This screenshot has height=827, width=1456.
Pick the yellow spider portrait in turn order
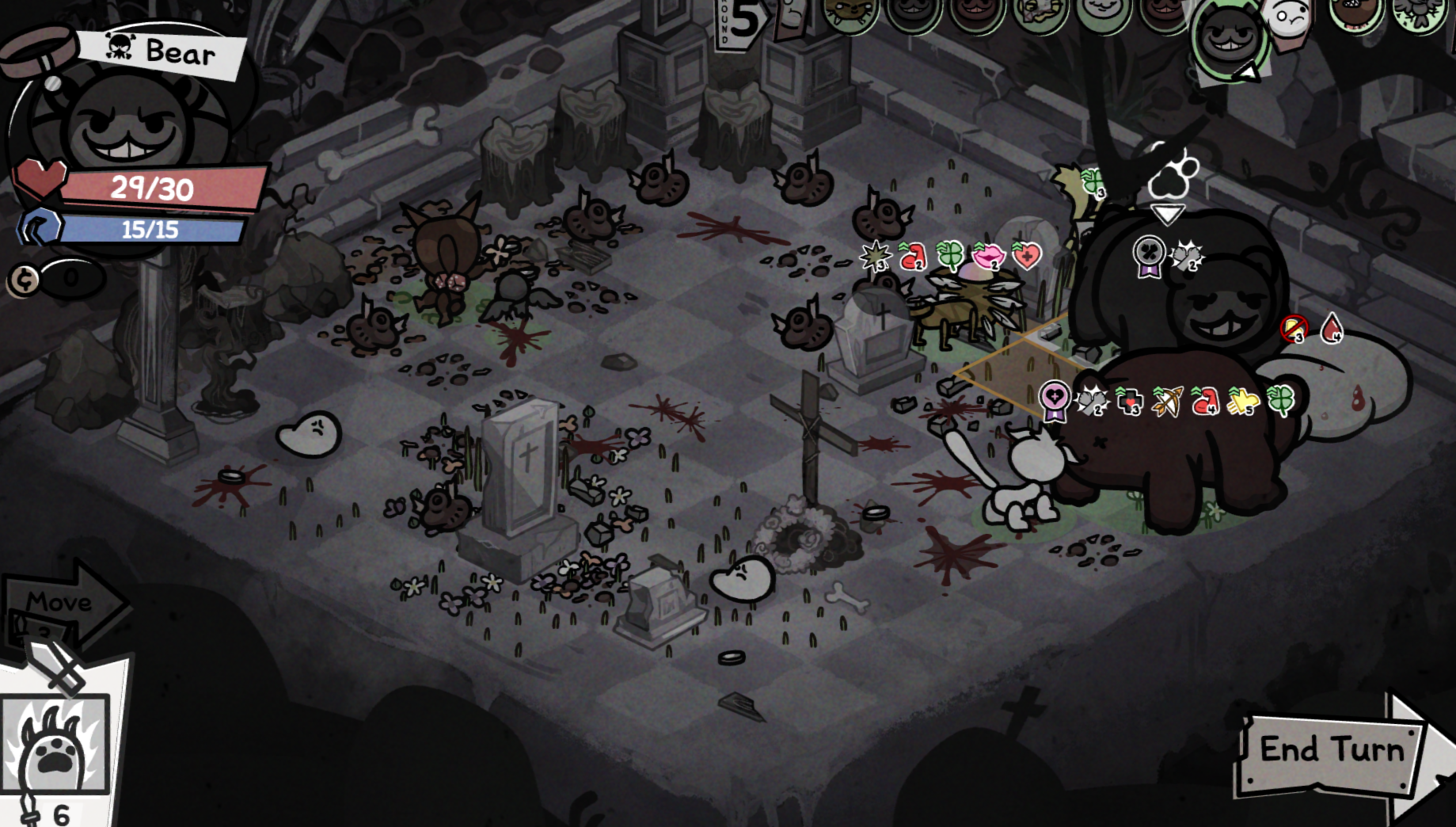tap(849, 12)
